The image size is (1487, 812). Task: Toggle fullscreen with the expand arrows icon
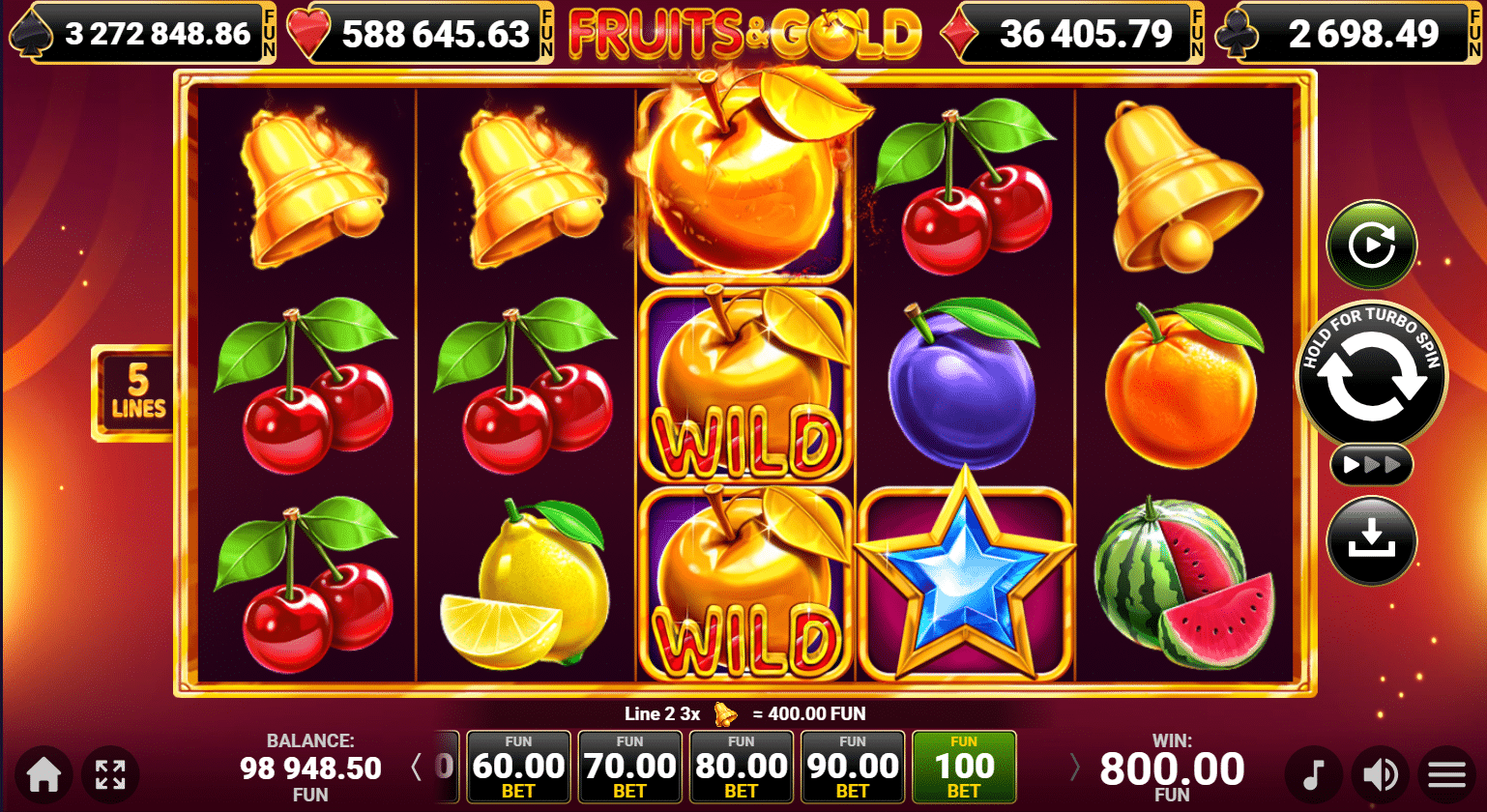point(115,773)
